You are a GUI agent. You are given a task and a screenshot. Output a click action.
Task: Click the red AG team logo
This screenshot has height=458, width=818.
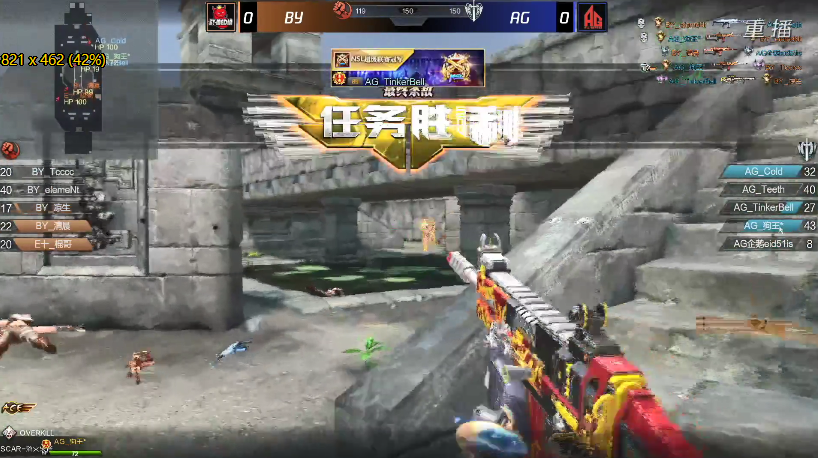click(x=594, y=17)
